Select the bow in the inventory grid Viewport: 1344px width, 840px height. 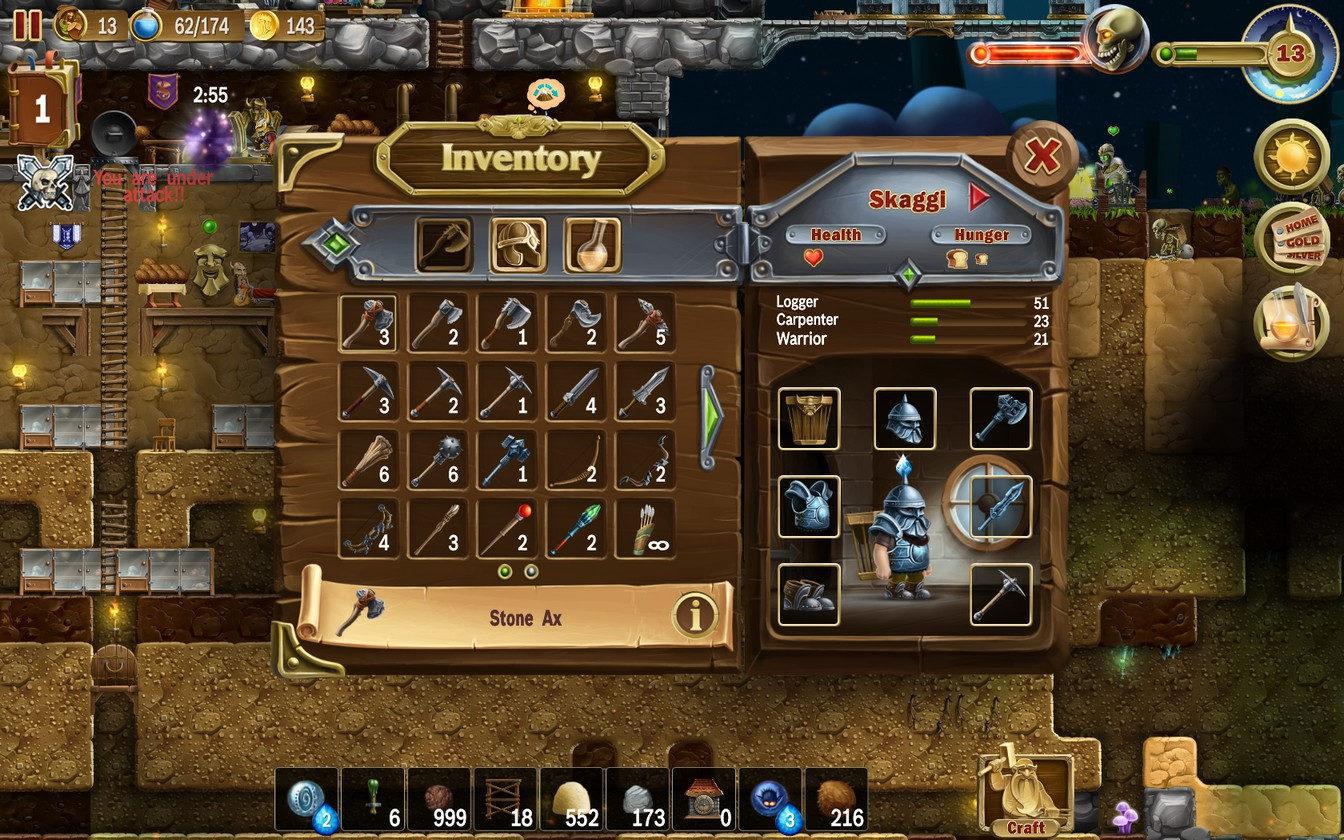pyautogui.click(x=577, y=465)
